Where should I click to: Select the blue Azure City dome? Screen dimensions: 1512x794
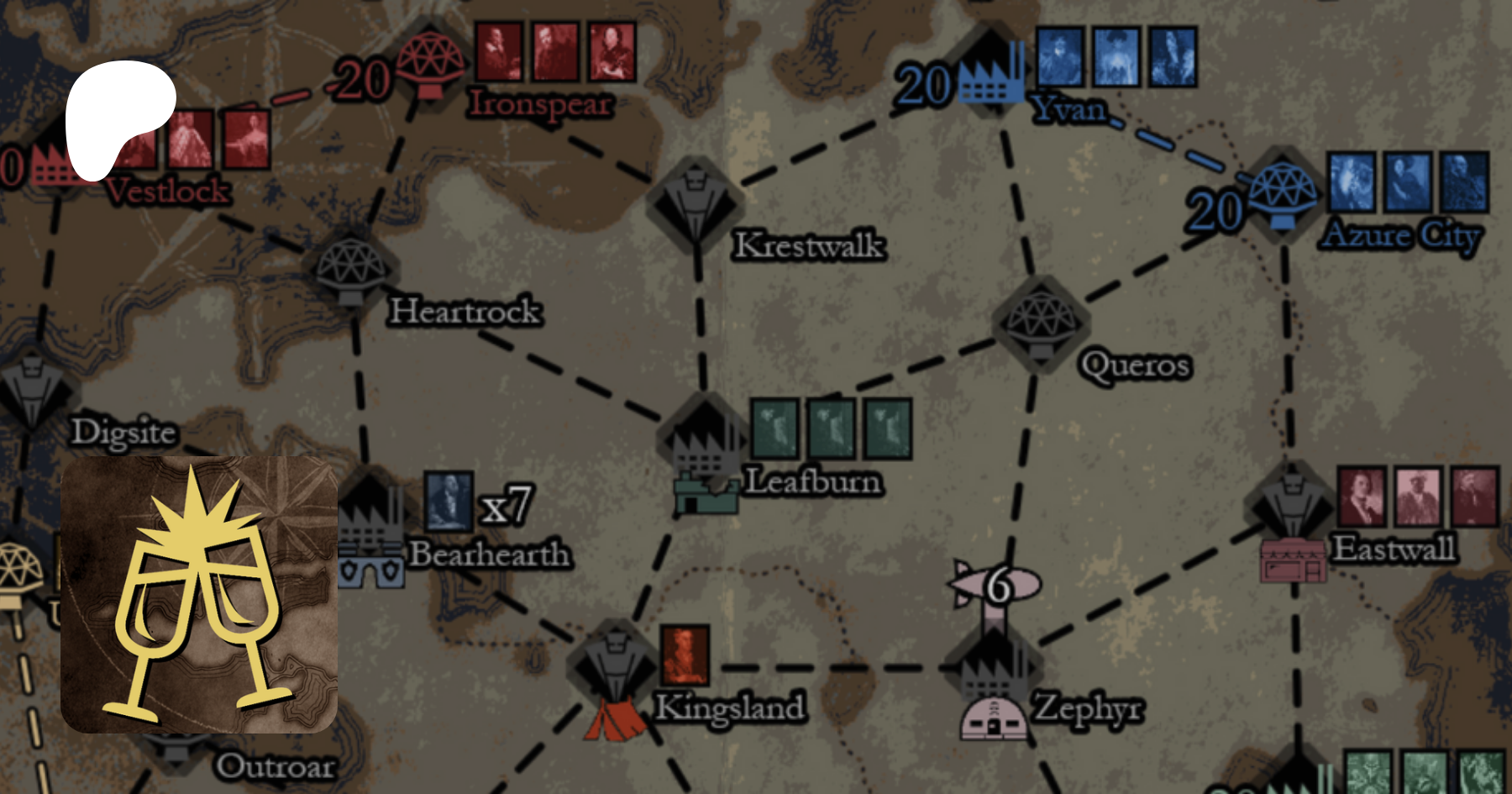[x=1282, y=192]
